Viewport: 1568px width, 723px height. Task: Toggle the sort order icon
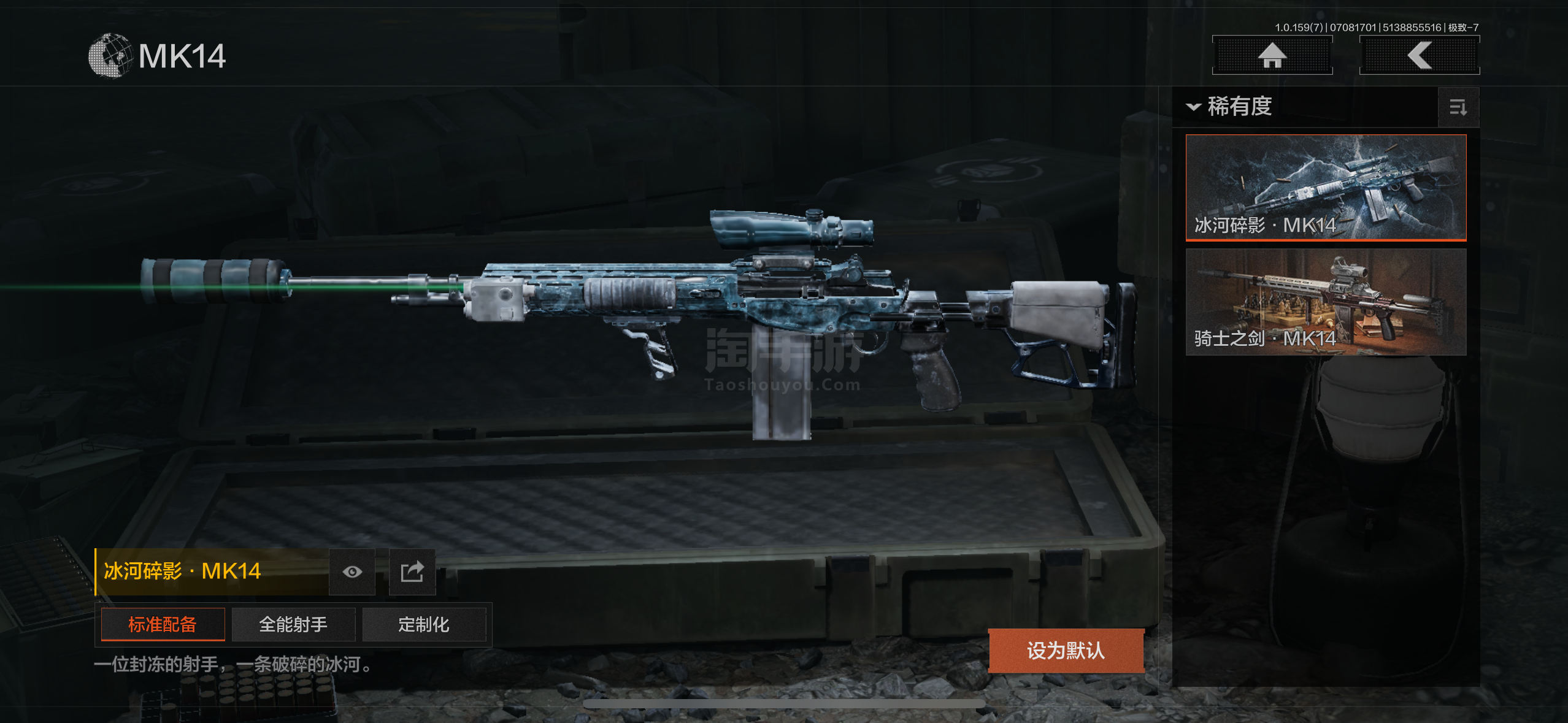pos(1458,108)
